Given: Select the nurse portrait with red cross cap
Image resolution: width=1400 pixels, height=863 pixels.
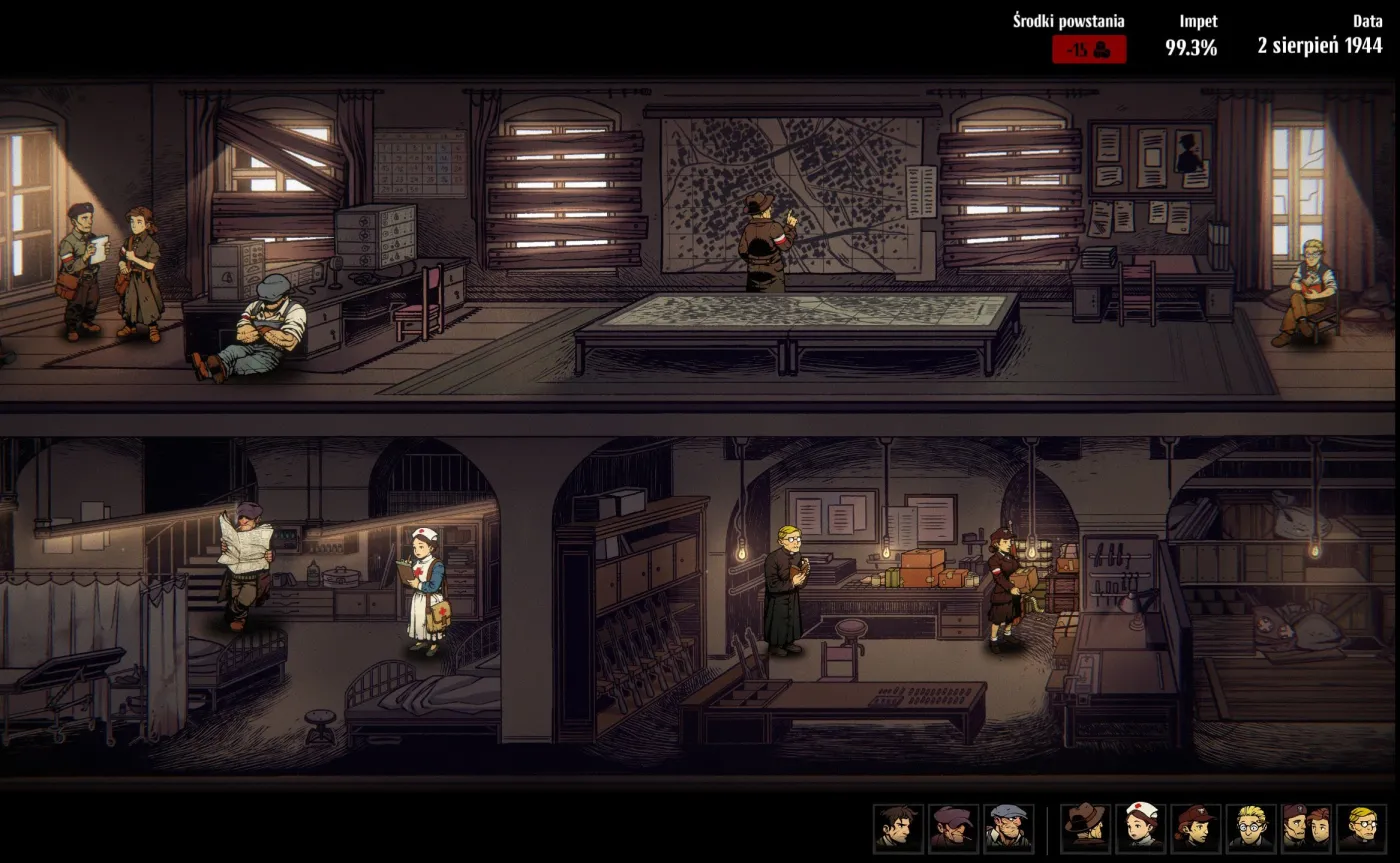Looking at the screenshot, I should point(1140,827).
